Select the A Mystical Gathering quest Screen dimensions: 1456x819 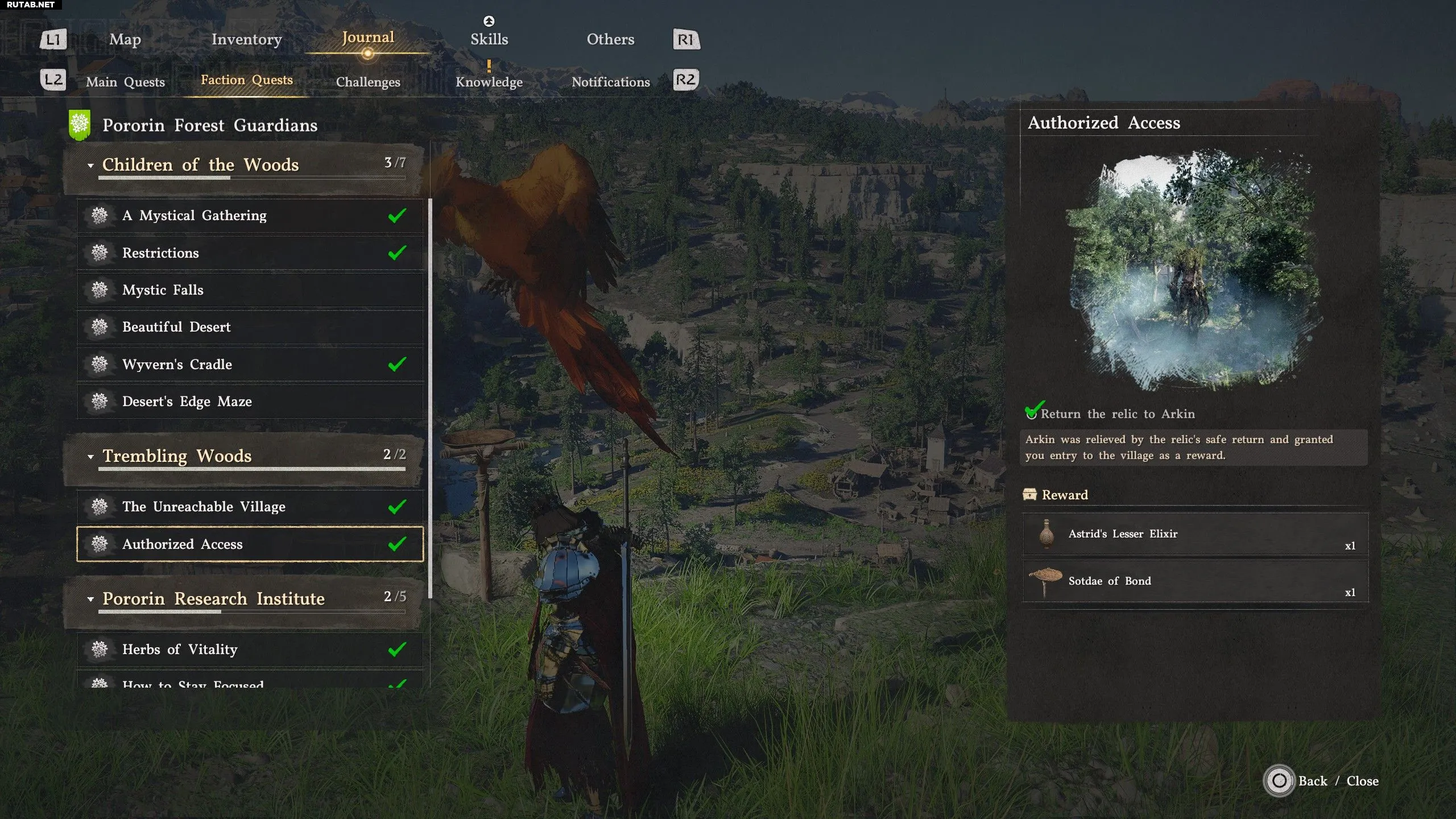point(250,216)
